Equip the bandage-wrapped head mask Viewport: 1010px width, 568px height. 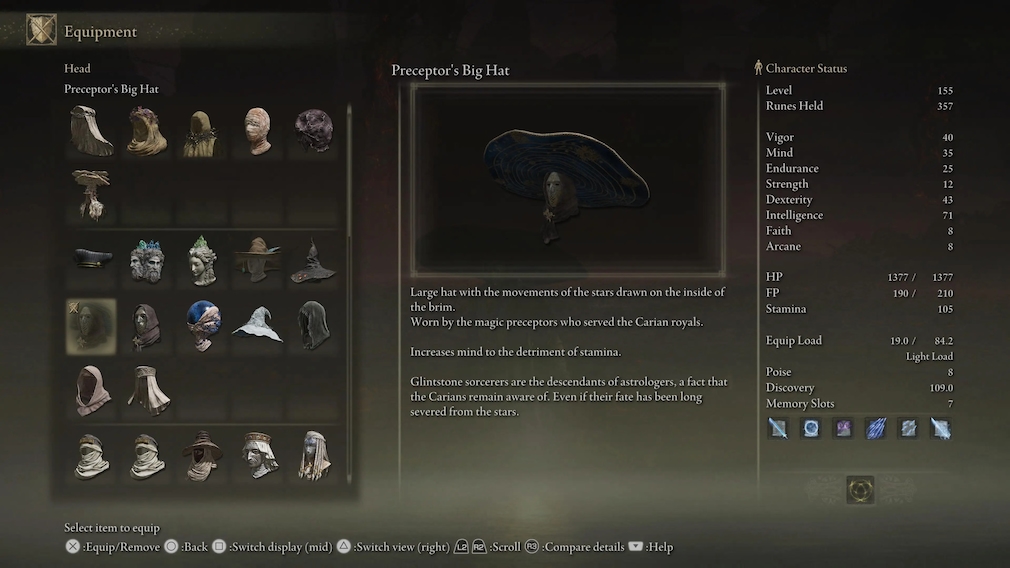click(x=258, y=130)
